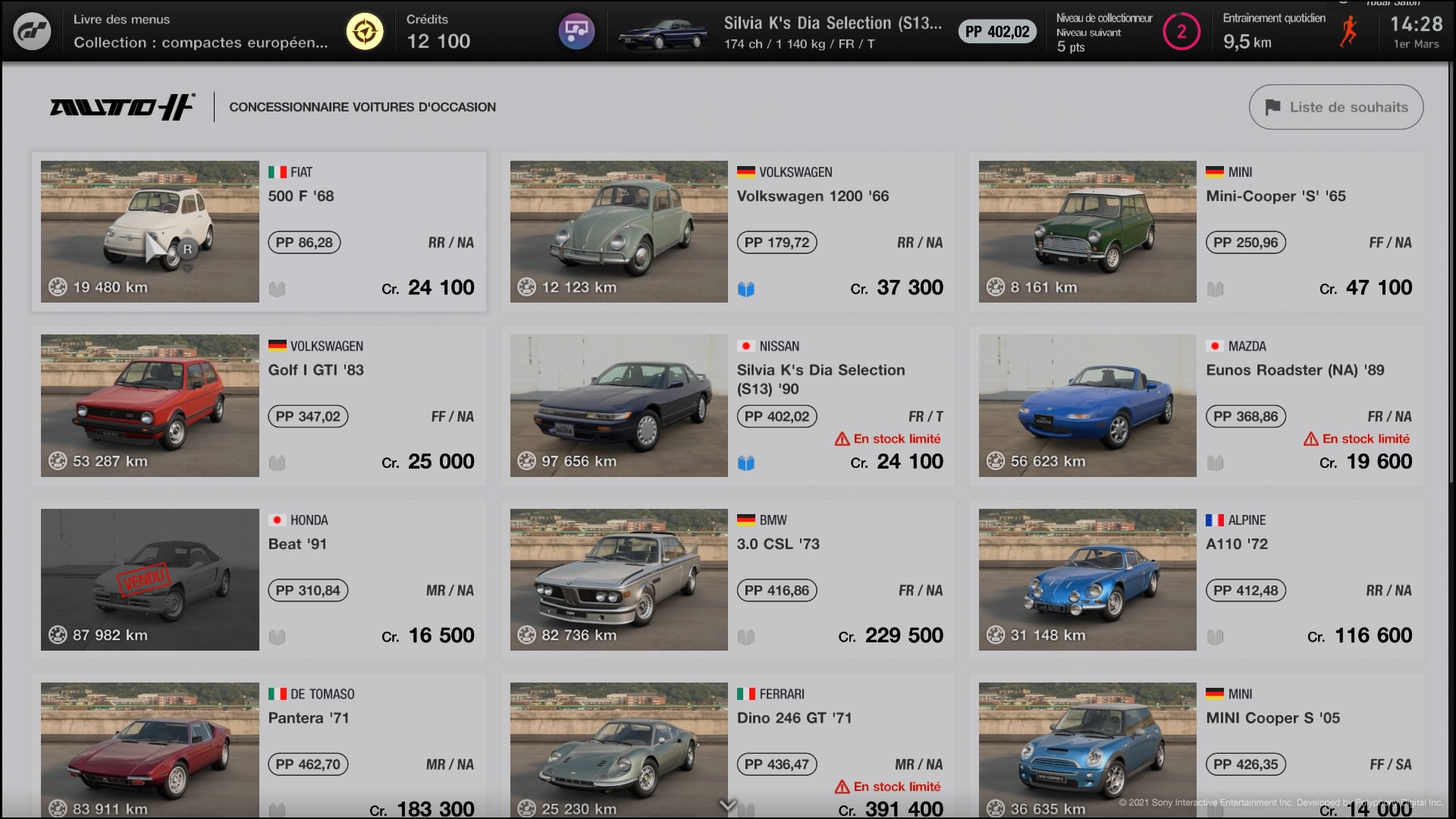Select the Fiat 500 F '68 listing
The width and height of the screenshot is (1456, 819).
[259, 231]
